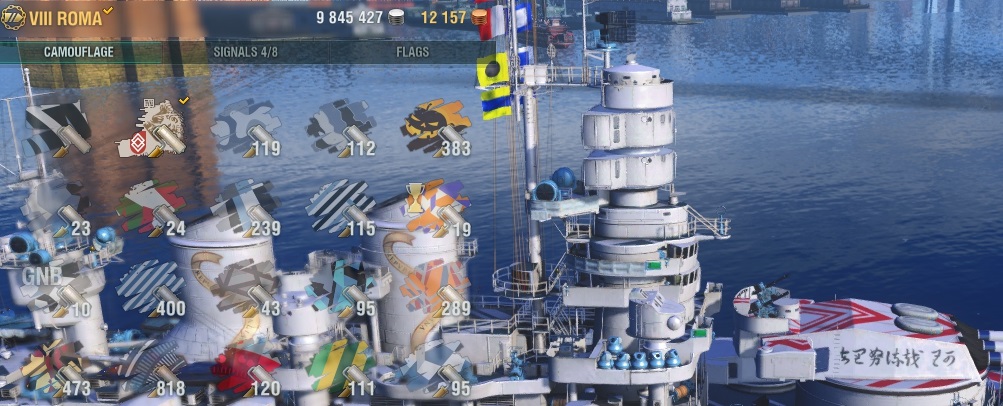Select the camouflage with count 43
This screenshot has height=406, width=1003.
(x=246, y=289)
